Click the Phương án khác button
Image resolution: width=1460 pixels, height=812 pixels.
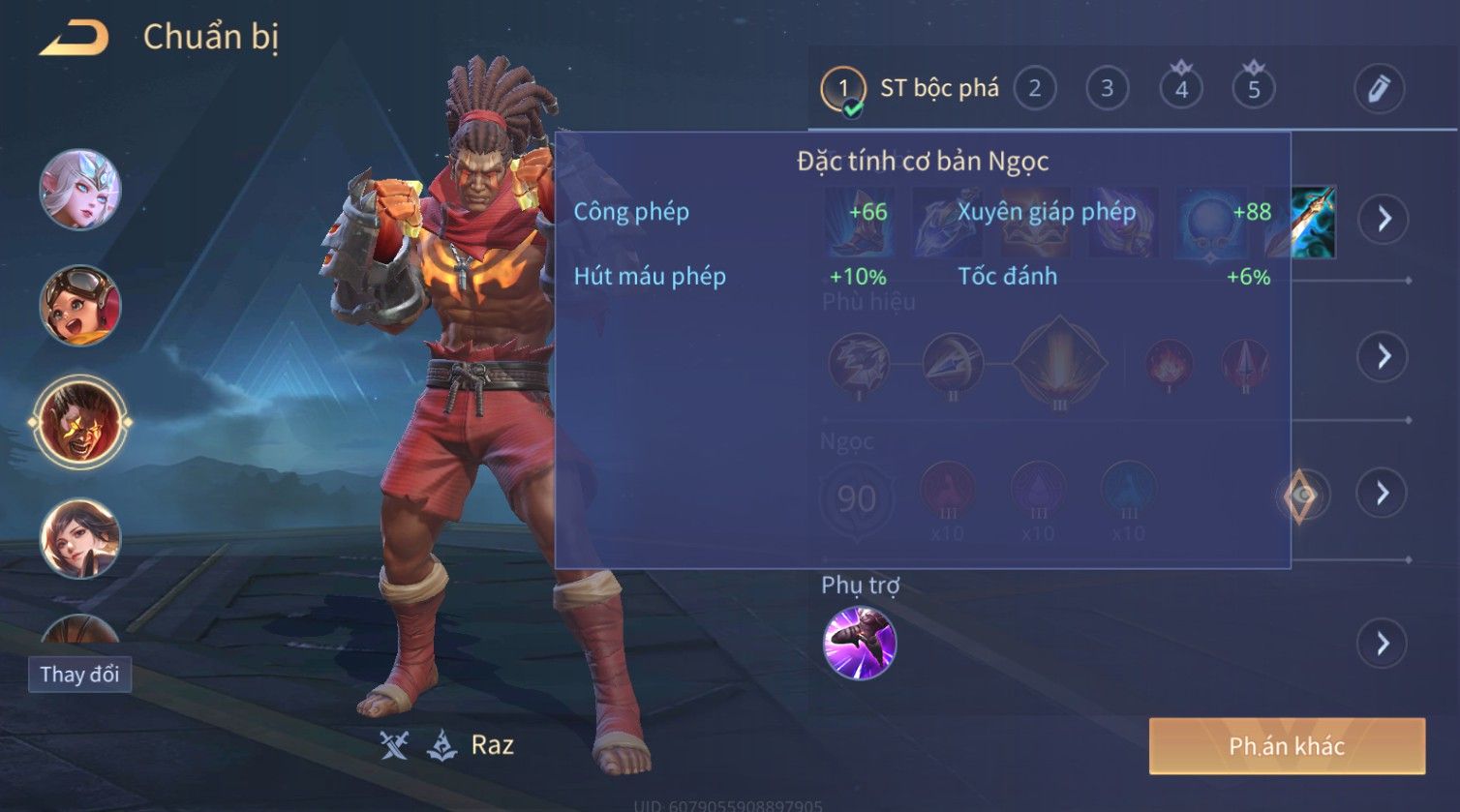coord(1287,746)
